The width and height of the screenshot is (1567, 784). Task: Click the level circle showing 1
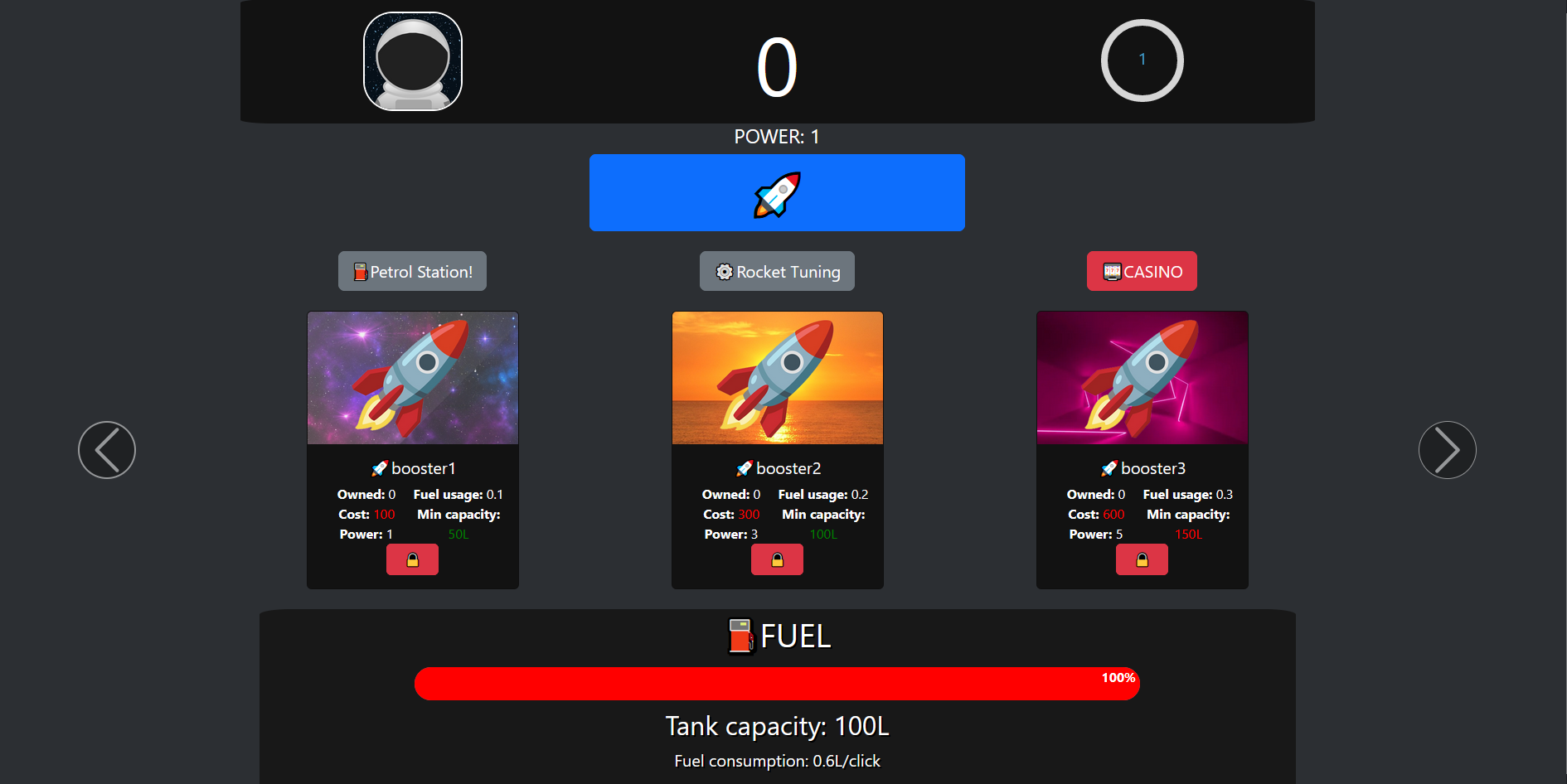point(1142,60)
